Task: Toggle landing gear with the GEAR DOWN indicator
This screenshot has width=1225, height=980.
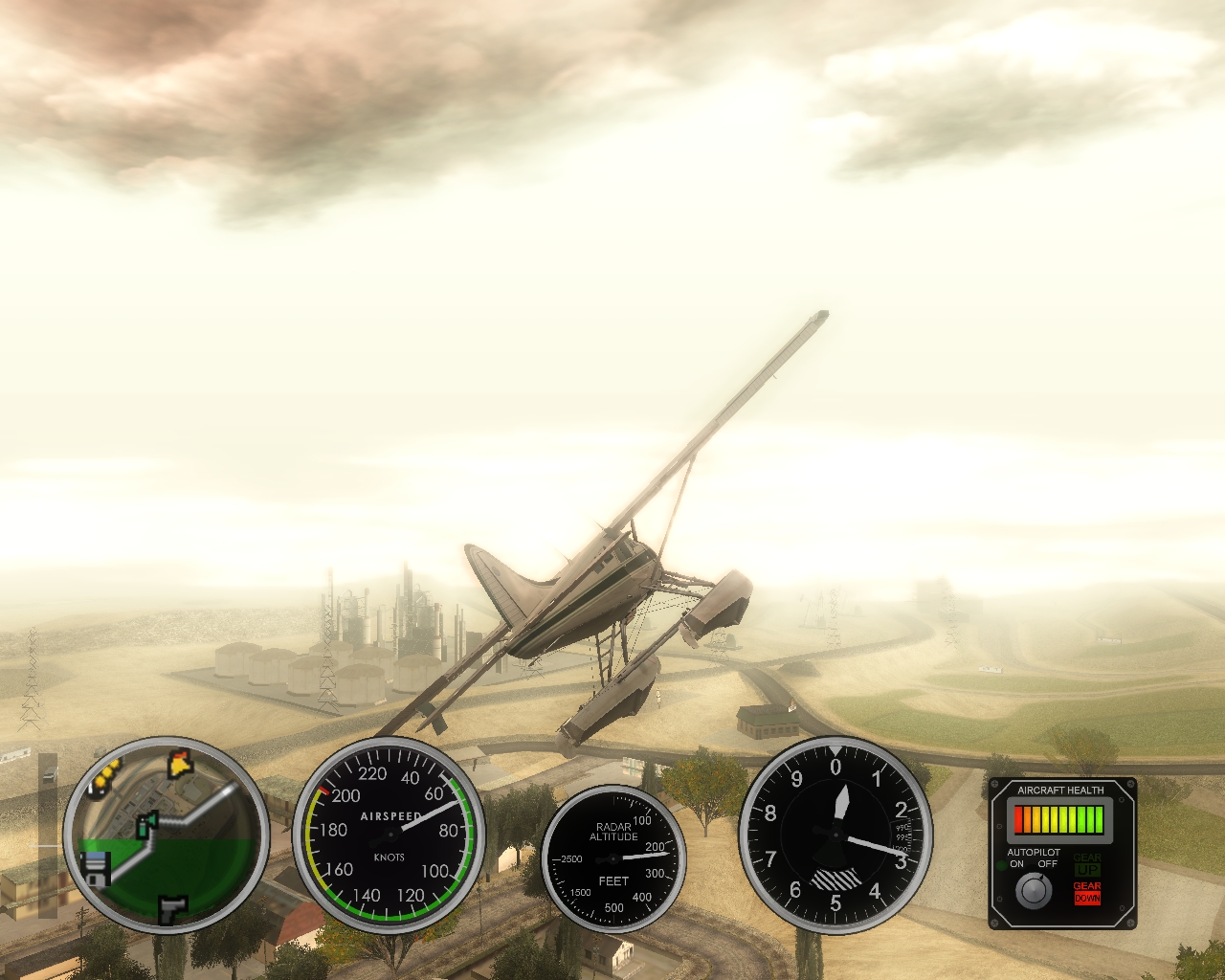Action: pyautogui.click(x=1087, y=893)
